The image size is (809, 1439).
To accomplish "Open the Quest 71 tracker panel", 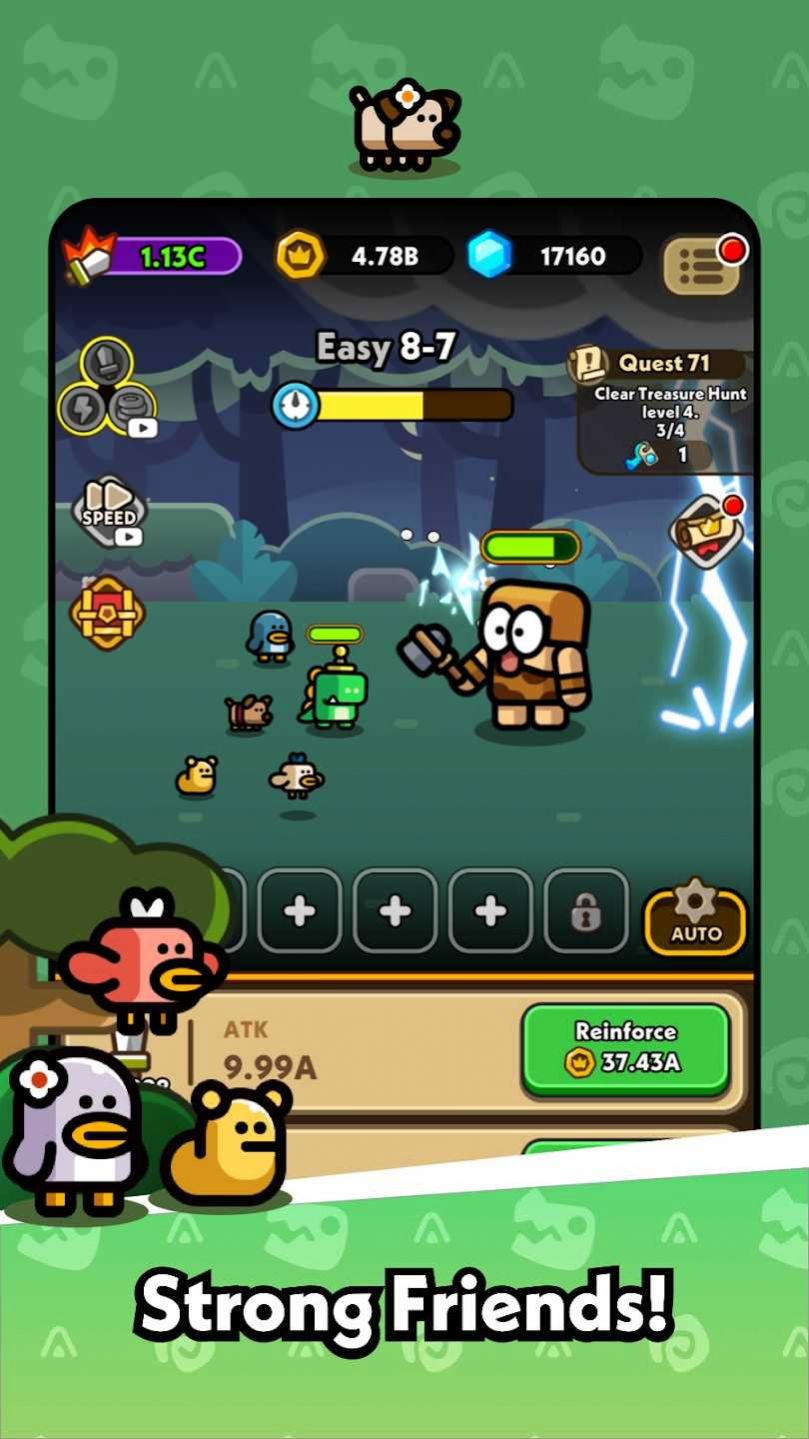I will pos(664,410).
